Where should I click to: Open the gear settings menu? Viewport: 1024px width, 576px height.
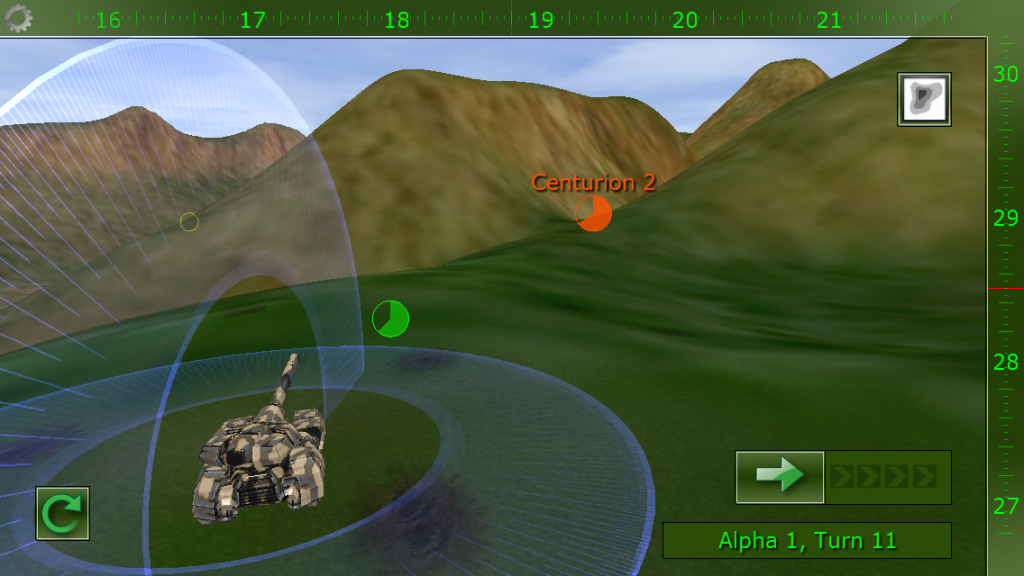point(19,17)
